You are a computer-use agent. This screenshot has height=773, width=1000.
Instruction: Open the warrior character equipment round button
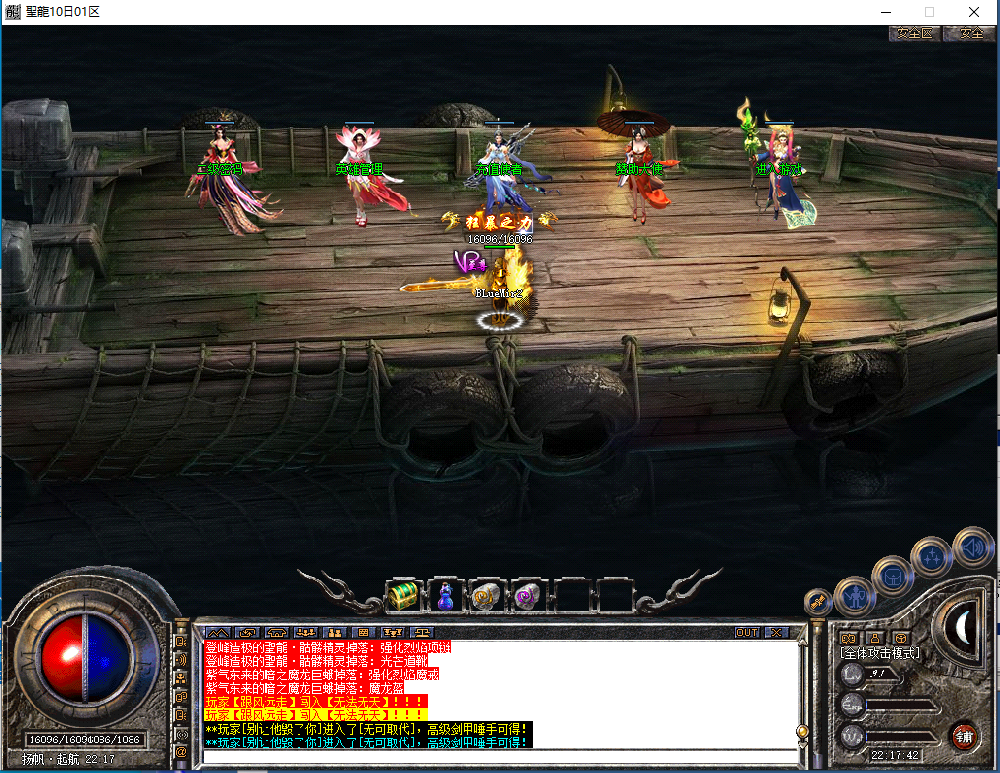(x=856, y=597)
